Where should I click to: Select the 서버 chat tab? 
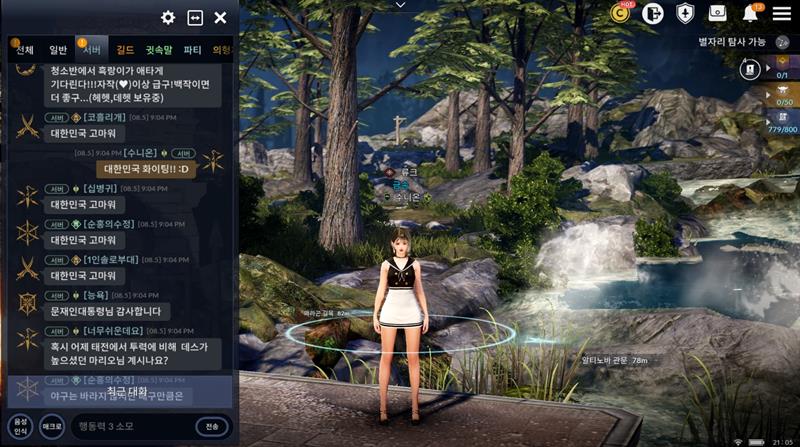click(x=92, y=50)
